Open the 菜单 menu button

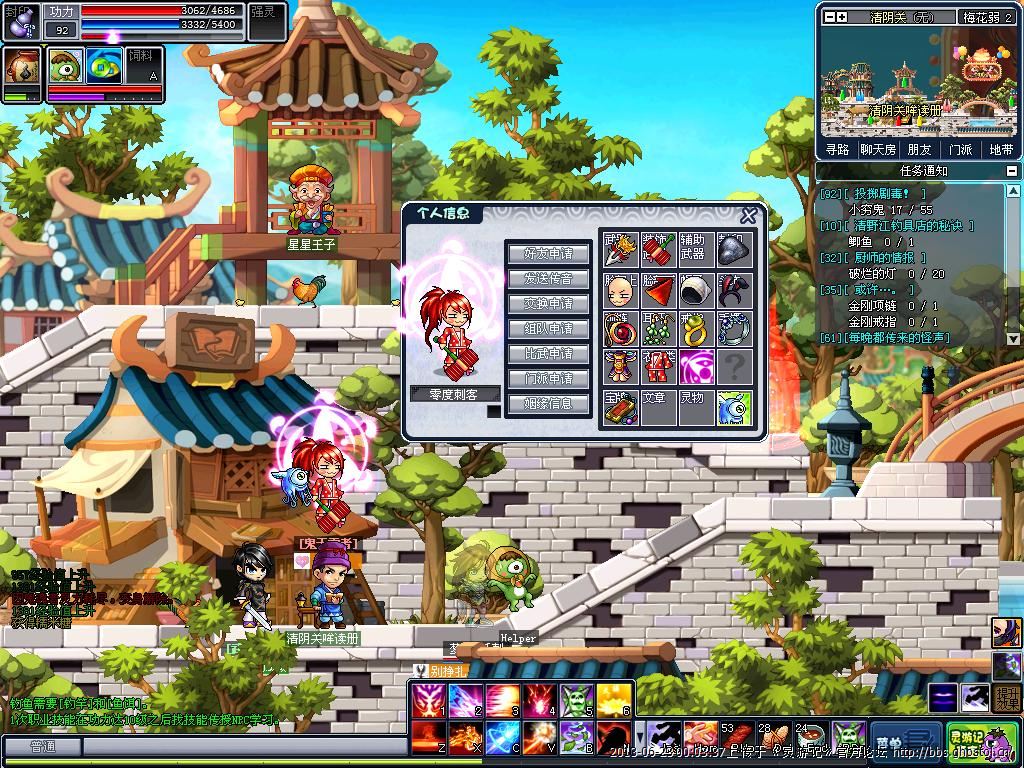pyautogui.click(x=906, y=739)
